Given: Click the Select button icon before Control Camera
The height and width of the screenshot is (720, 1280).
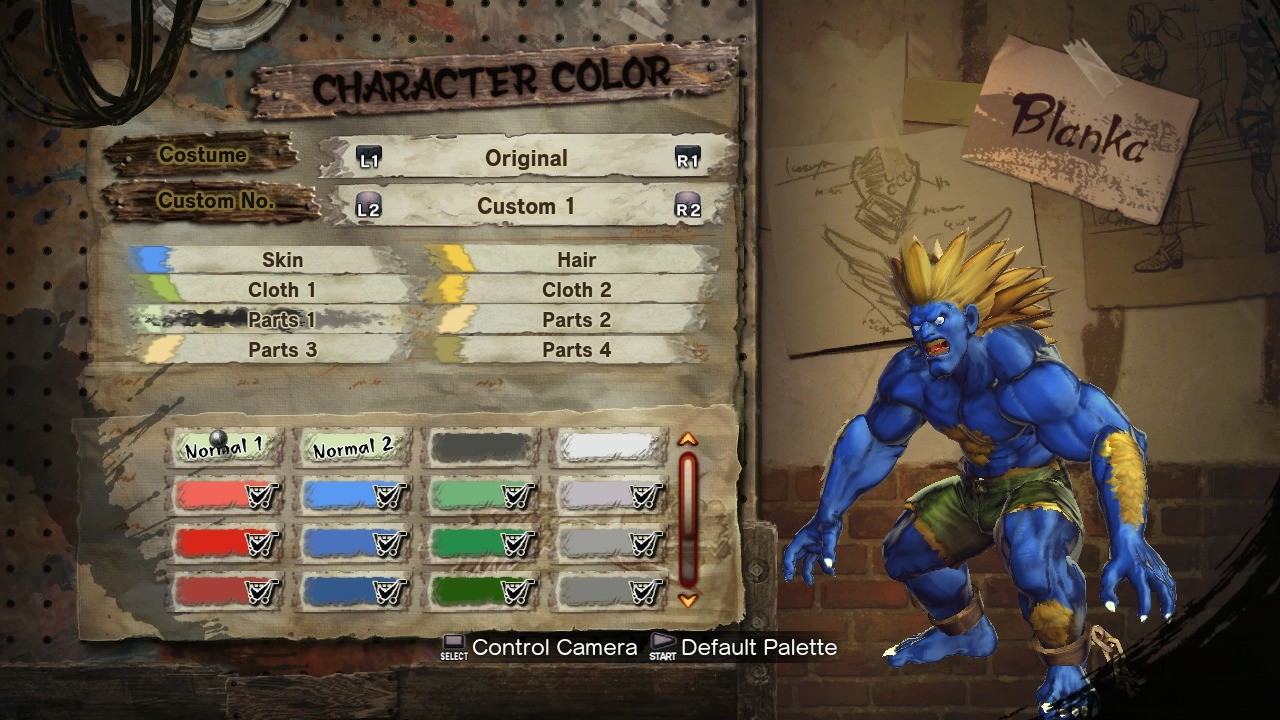Looking at the screenshot, I should (x=452, y=646).
